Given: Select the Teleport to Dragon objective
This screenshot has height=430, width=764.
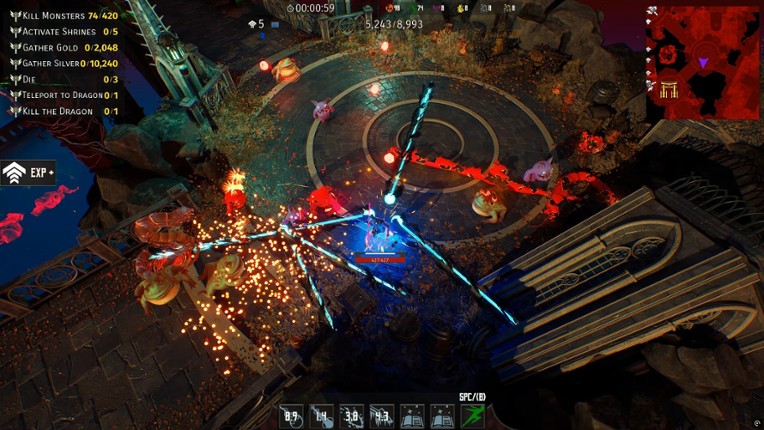Looking at the screenshot, I should click(x=62, y=95).
